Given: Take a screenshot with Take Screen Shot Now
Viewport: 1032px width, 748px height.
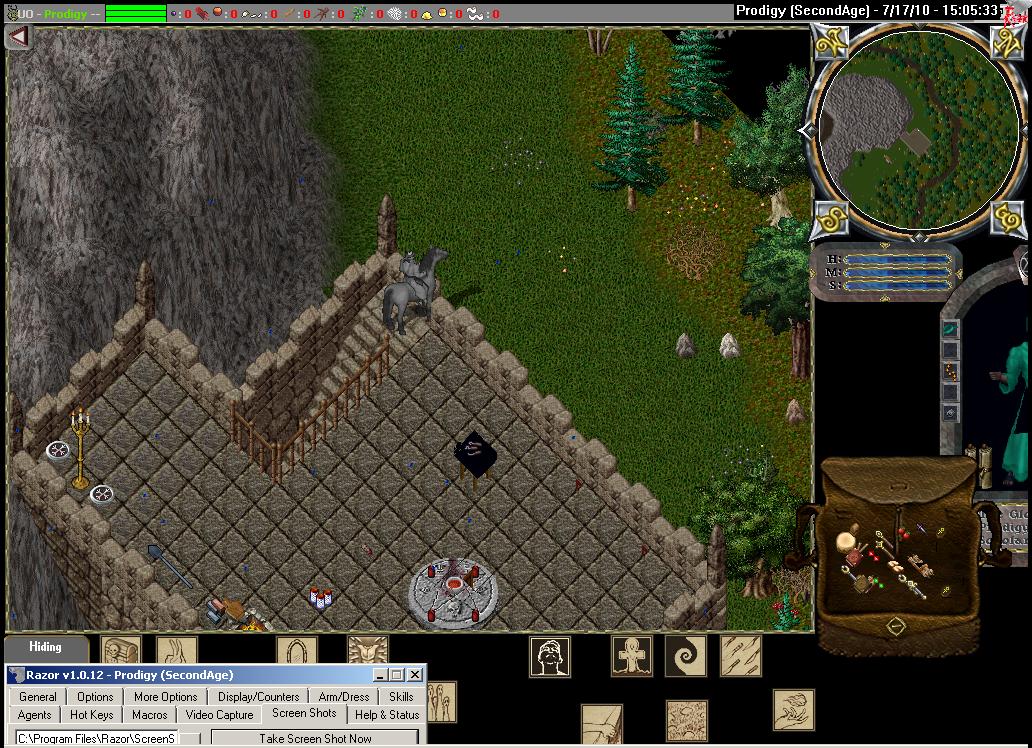Looking at the screenshot, I should (315, 739).
